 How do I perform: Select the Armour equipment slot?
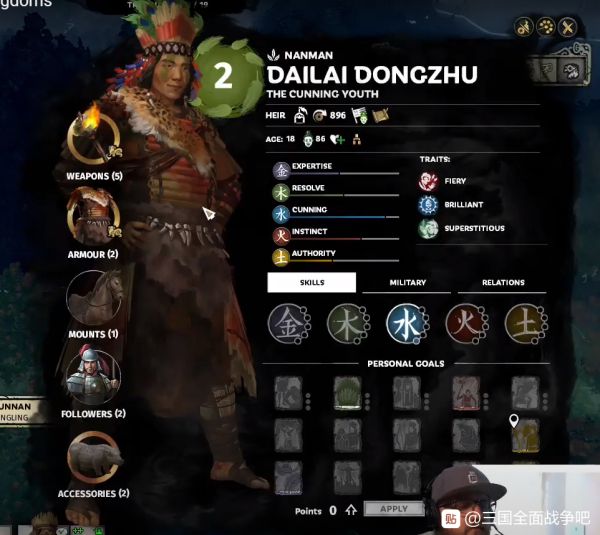click(x=93, y=216)
